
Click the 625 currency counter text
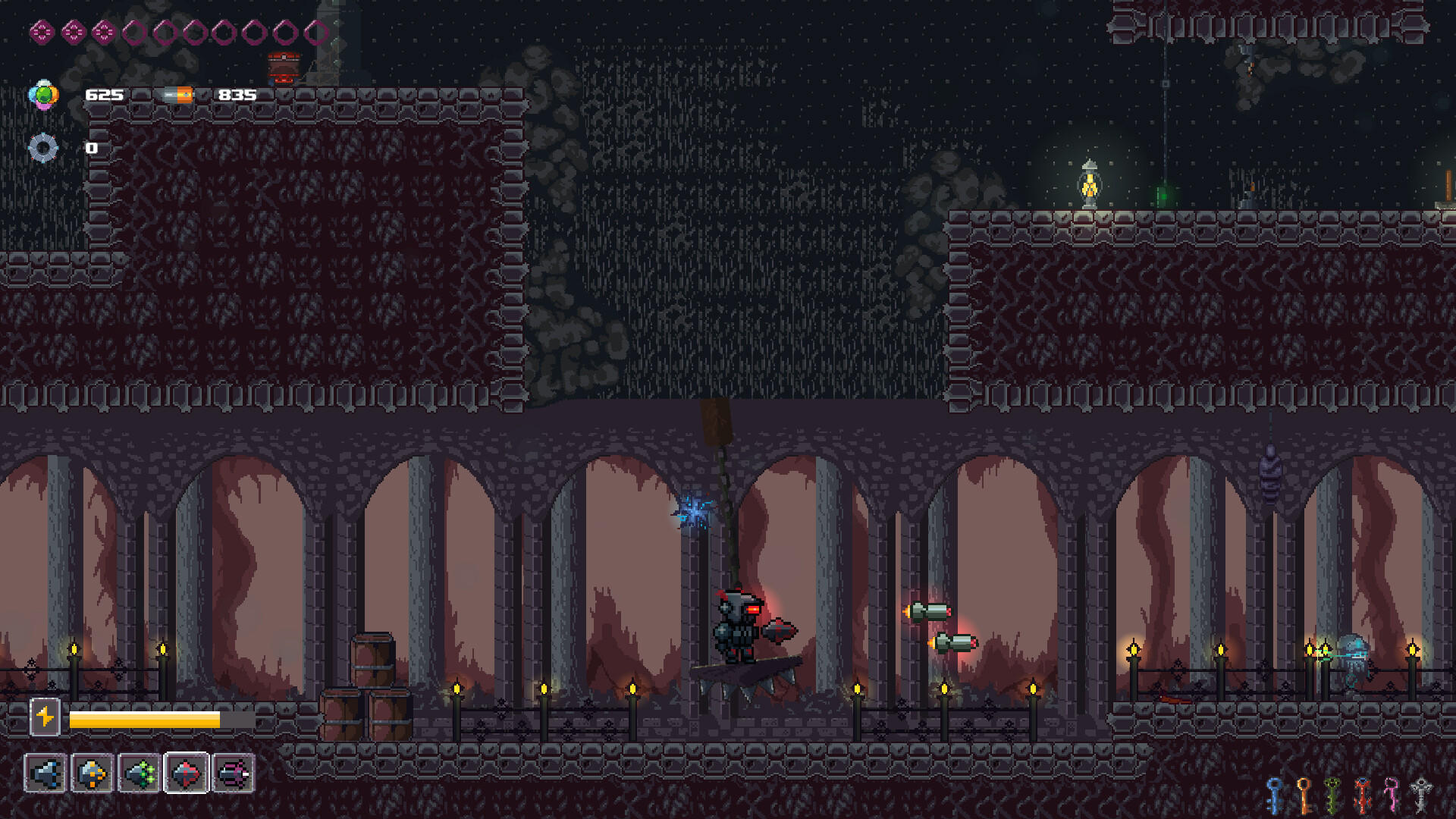[103, 96]
